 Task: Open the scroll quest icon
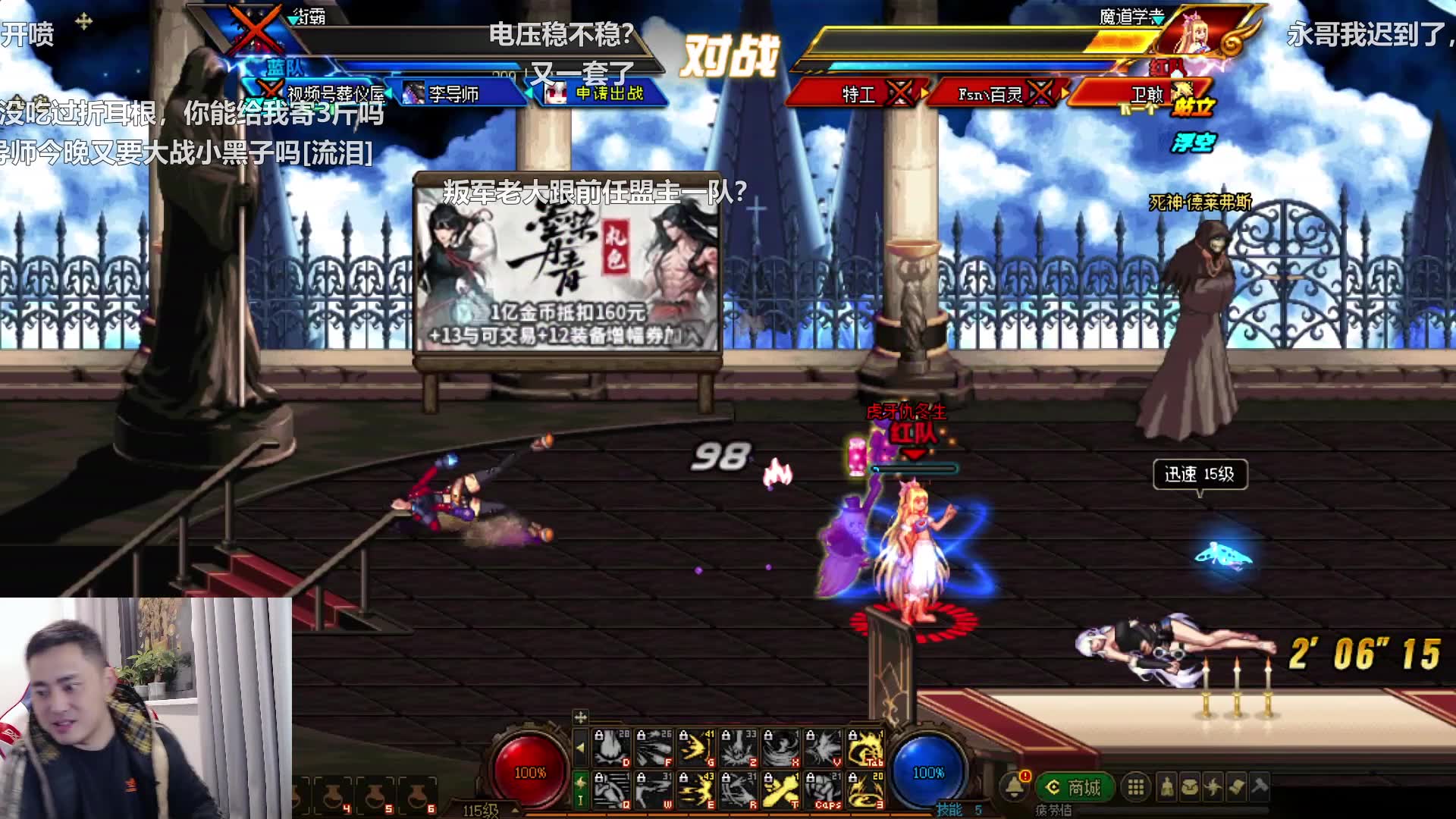[1236, 787]
